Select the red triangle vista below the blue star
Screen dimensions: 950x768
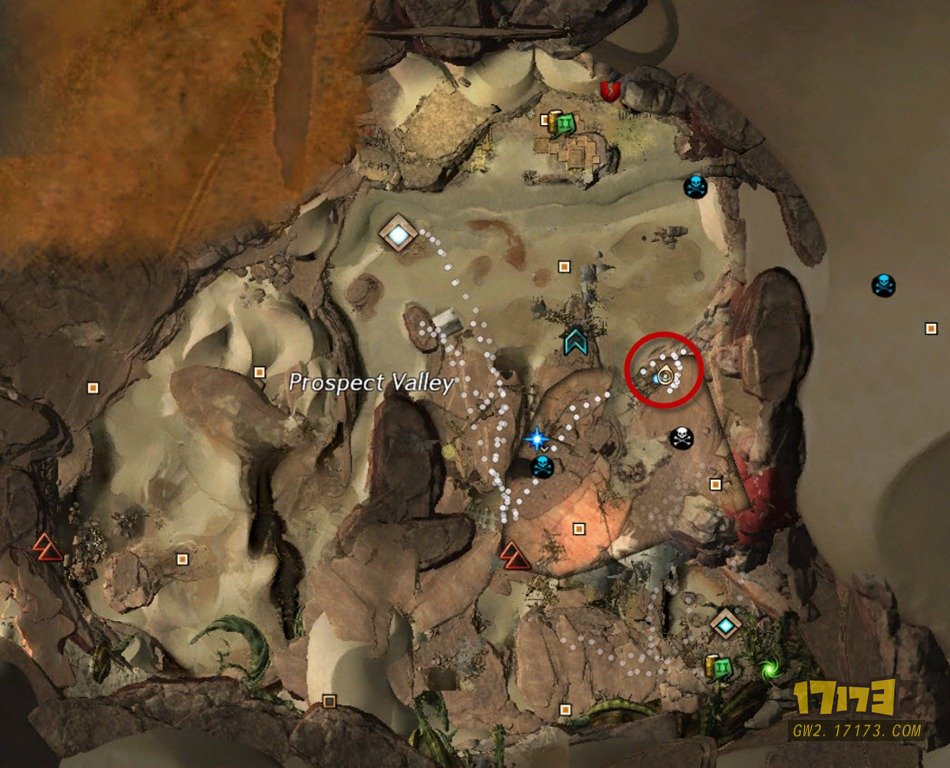[516, 554]
